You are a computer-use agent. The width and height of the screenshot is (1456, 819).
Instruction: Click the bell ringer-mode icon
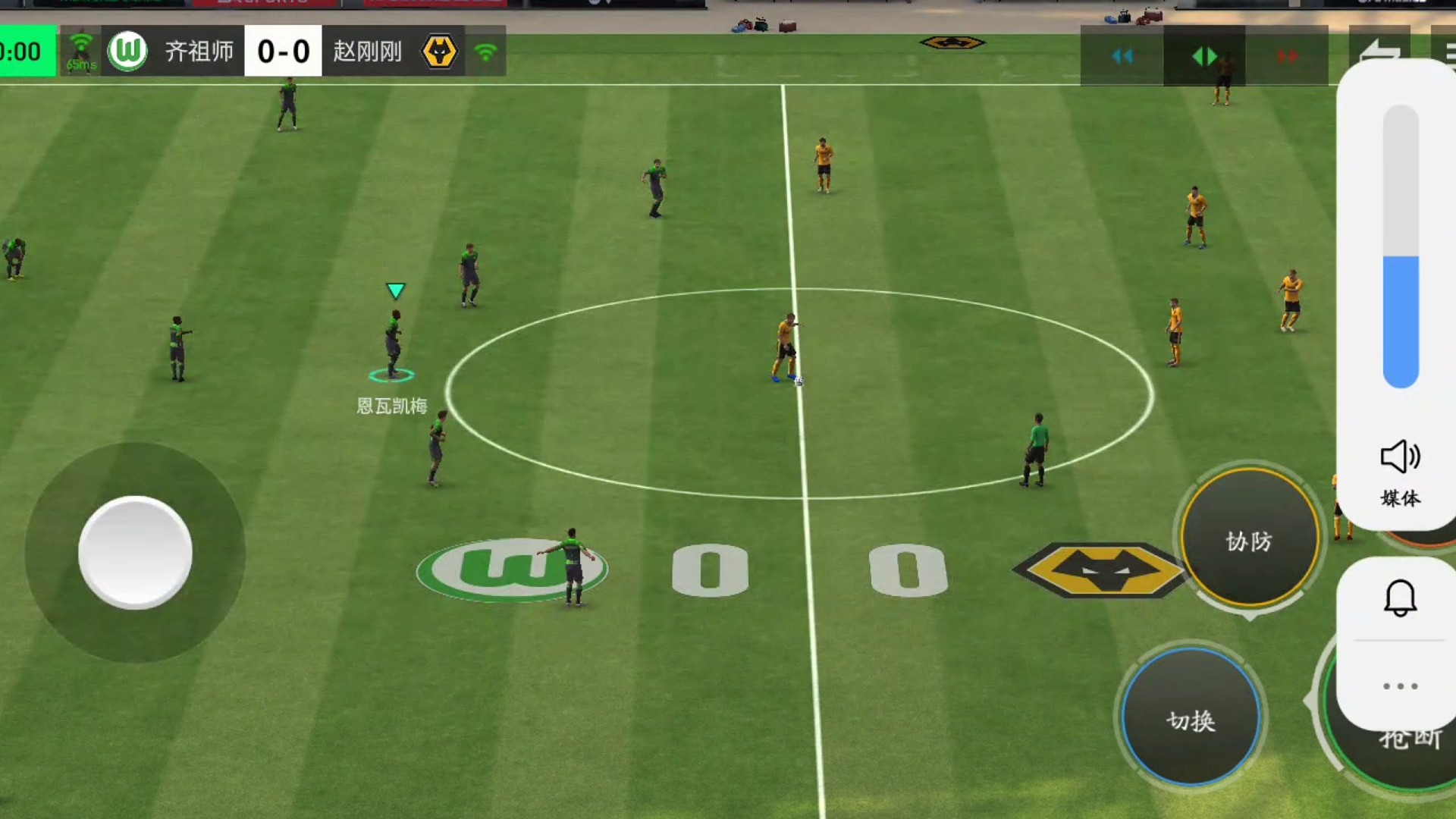1400,598
